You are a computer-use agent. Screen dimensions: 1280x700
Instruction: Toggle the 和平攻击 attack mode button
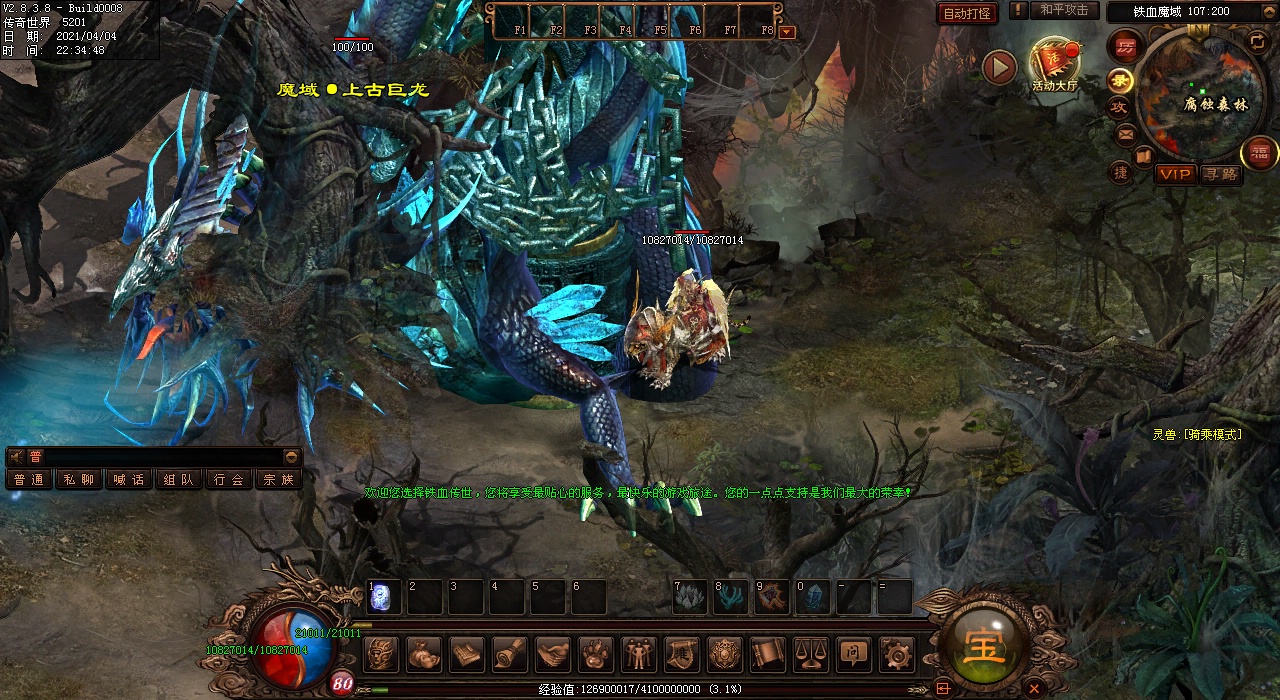pos(1063,11)
